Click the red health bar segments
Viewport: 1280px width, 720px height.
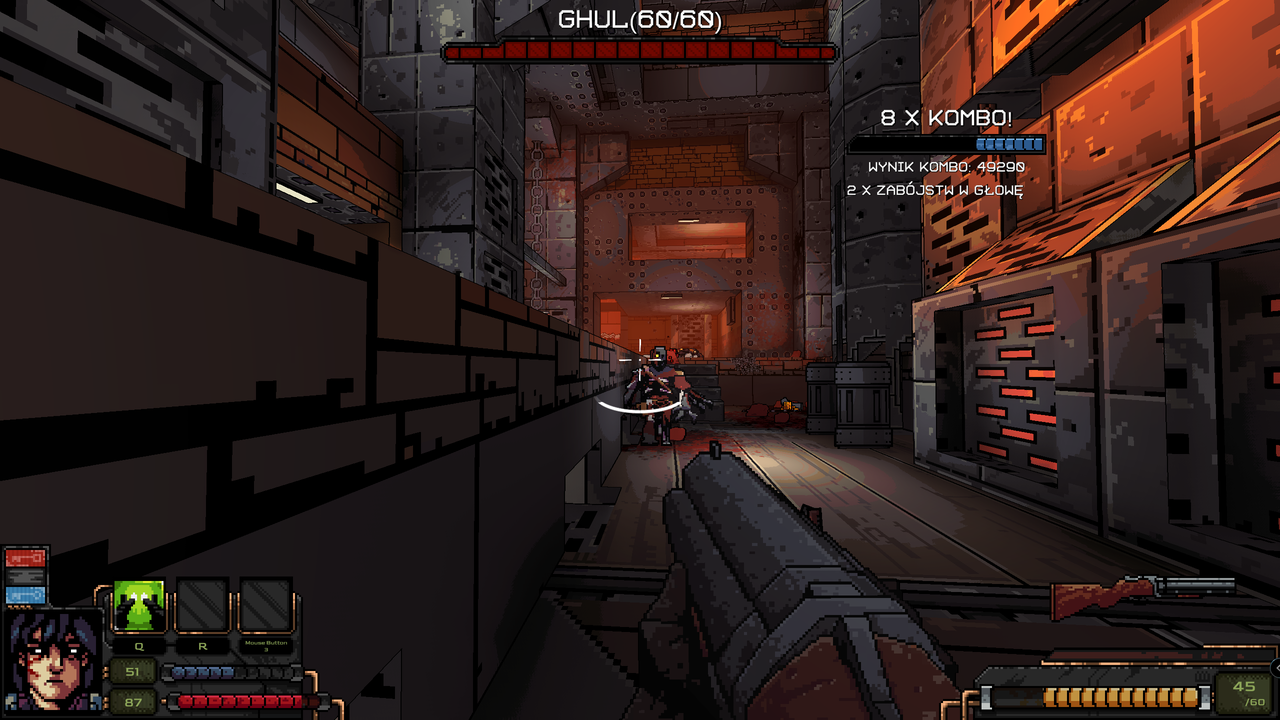(x=240, y=701)
